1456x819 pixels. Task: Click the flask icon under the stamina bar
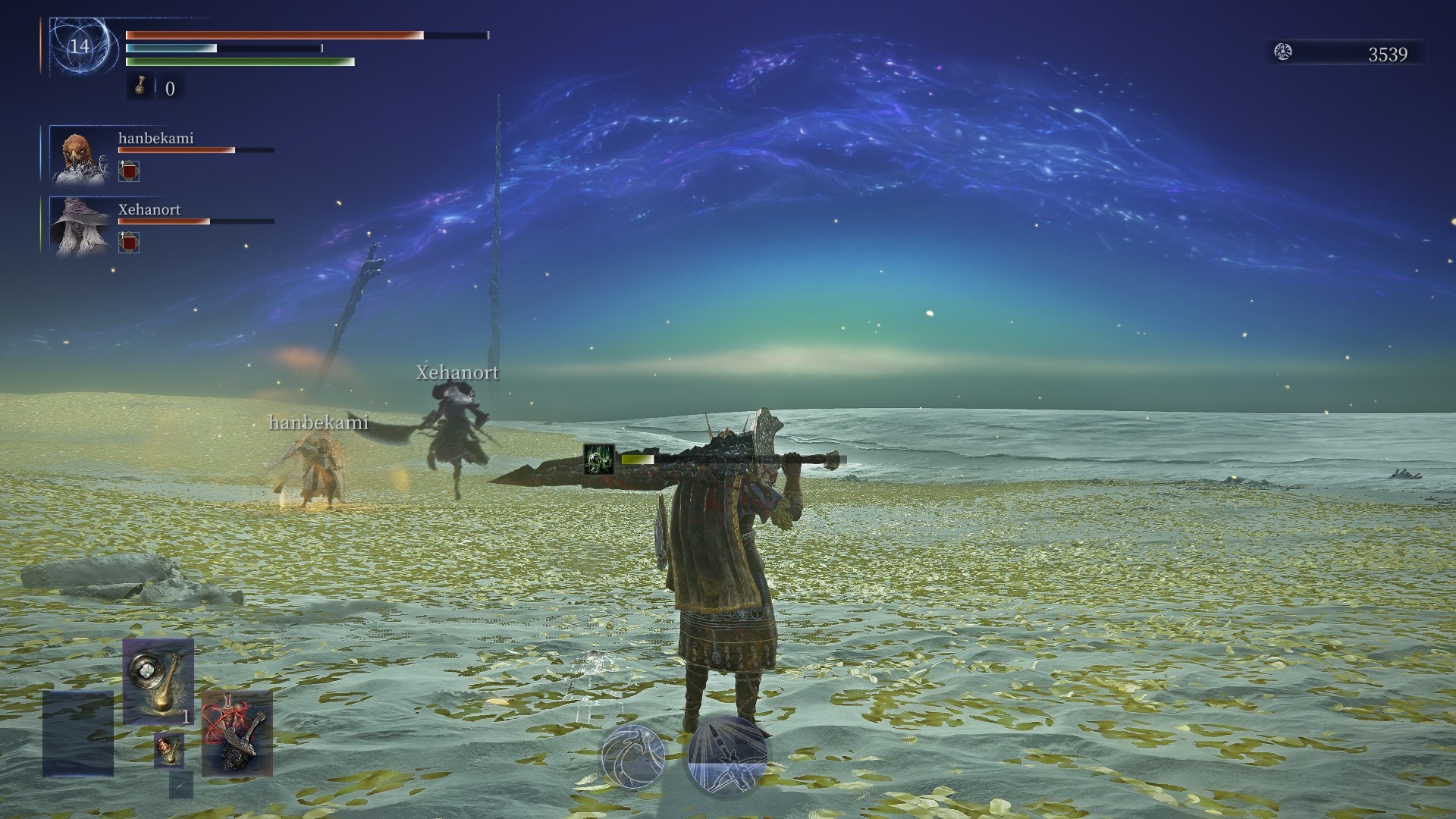[141, 87]
